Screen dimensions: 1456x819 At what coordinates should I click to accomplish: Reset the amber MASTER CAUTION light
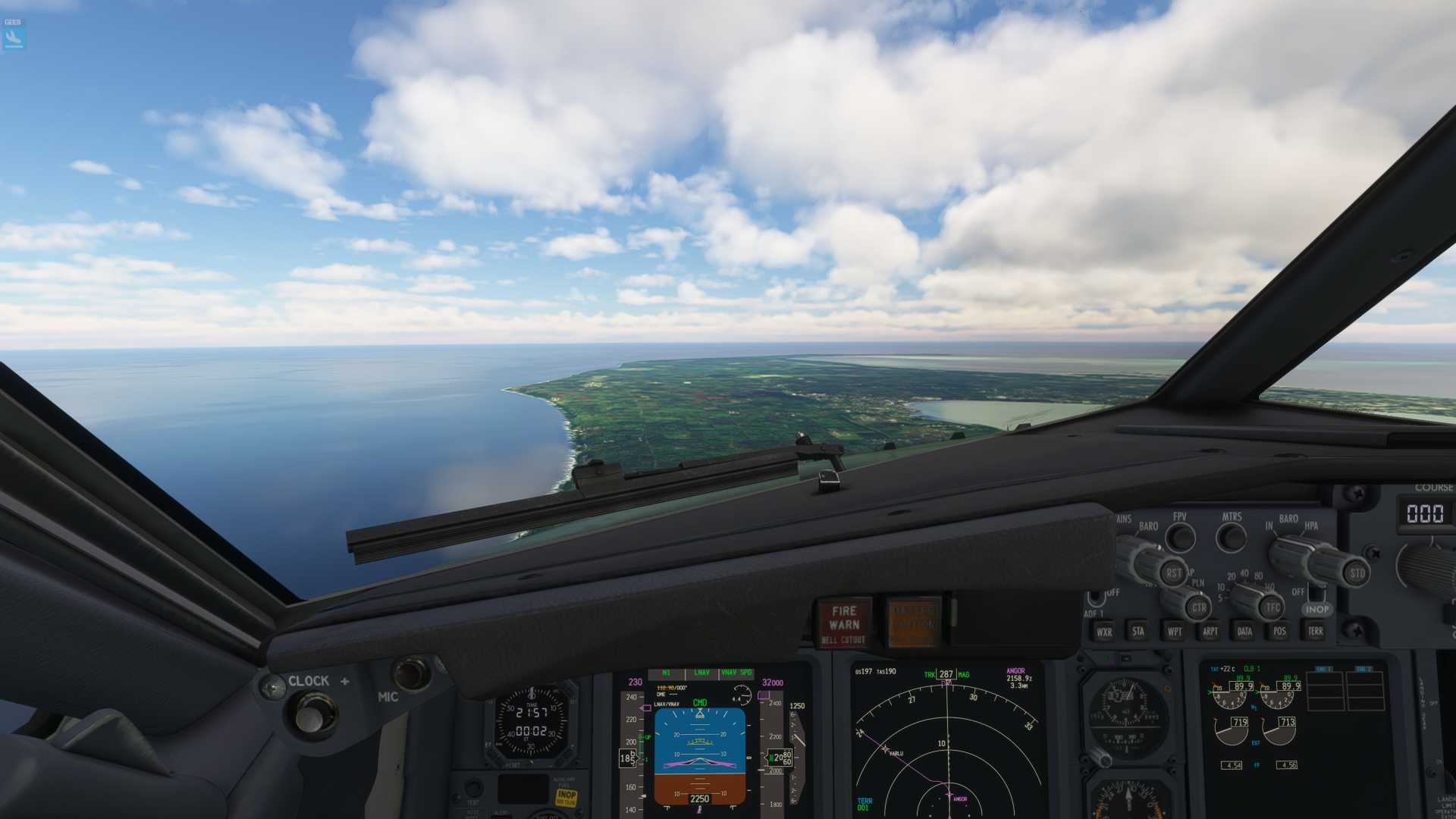click(913, 623)
